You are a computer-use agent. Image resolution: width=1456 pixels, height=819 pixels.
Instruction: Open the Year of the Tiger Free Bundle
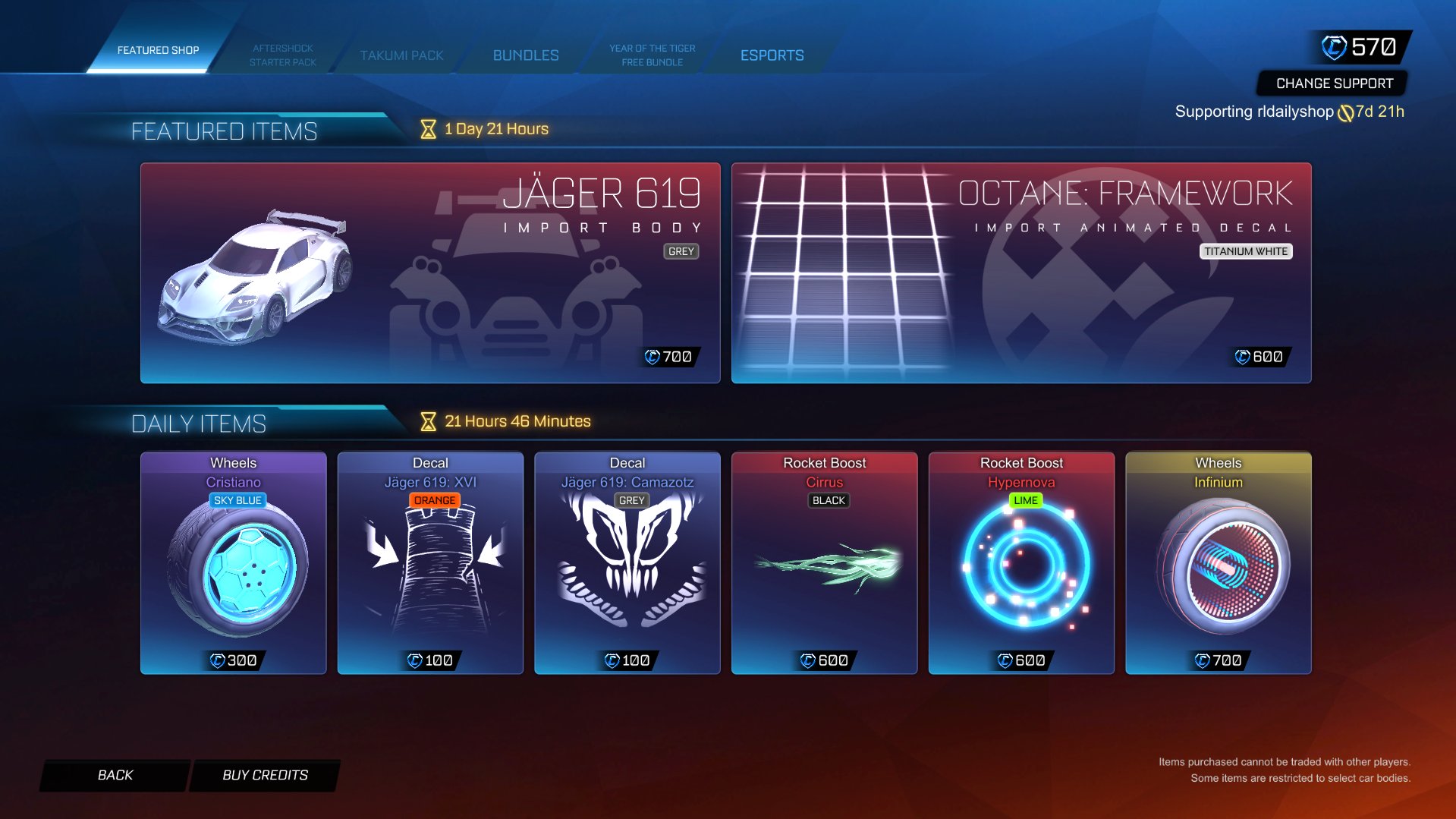[x=651, y=55]
